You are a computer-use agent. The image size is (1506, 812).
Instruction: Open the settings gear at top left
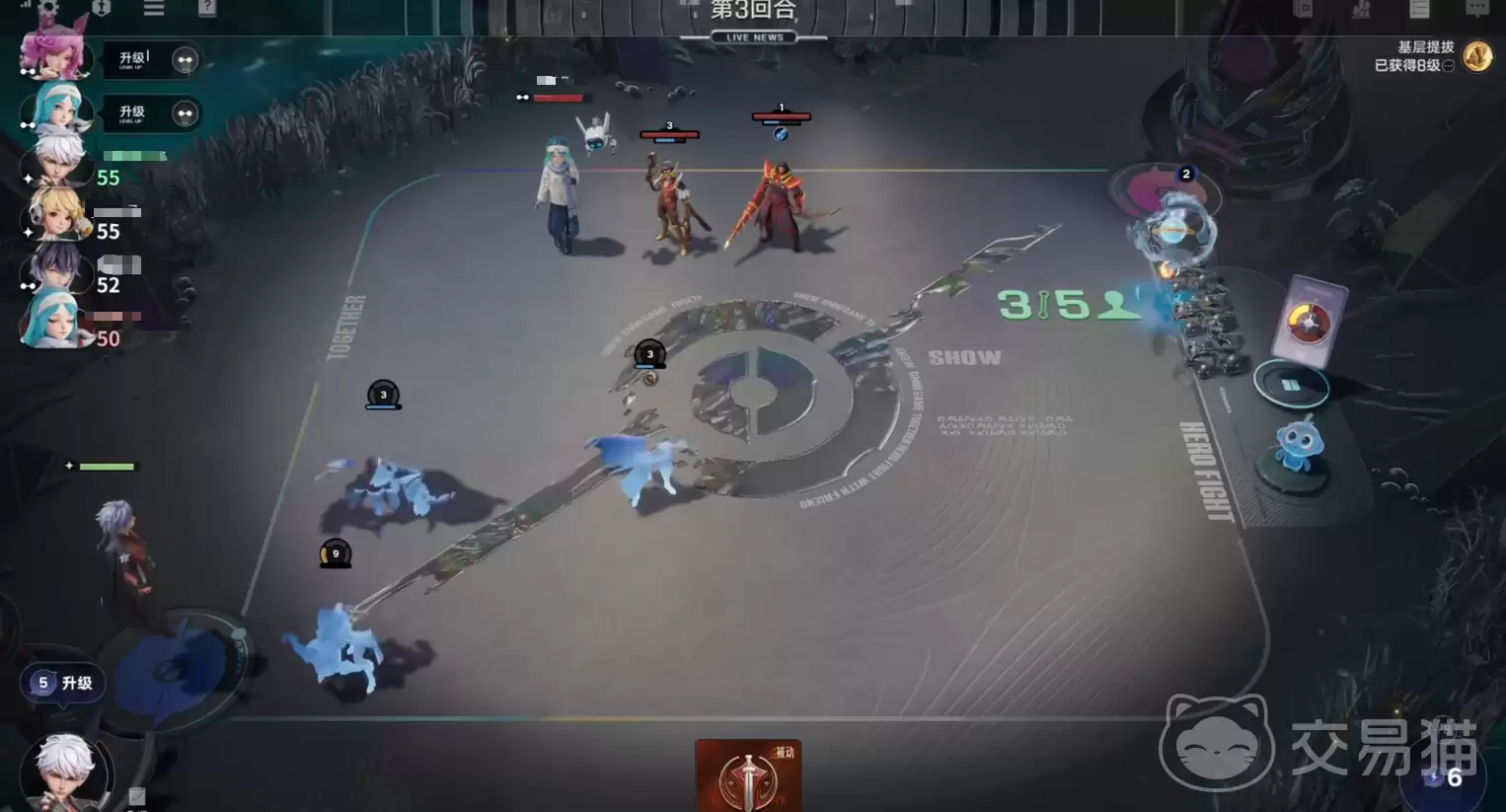(47, 8)
